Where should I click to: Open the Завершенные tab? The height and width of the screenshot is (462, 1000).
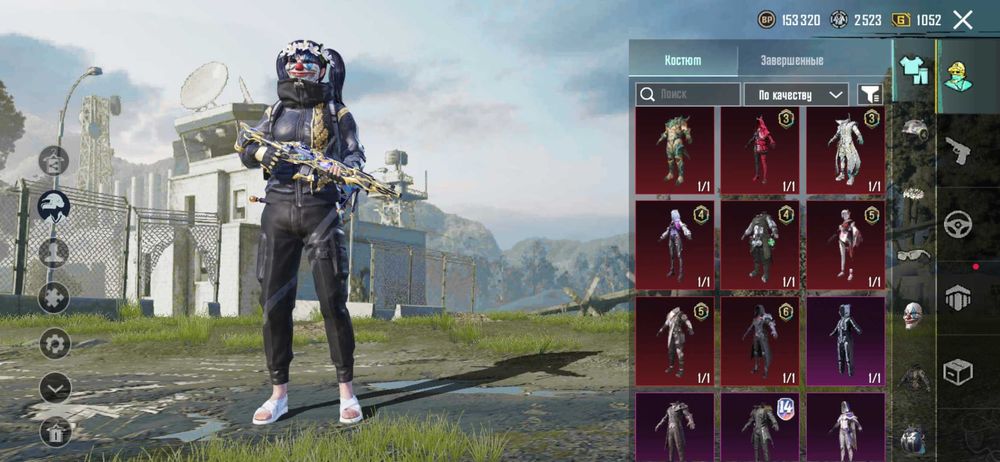tap(791, 60)
